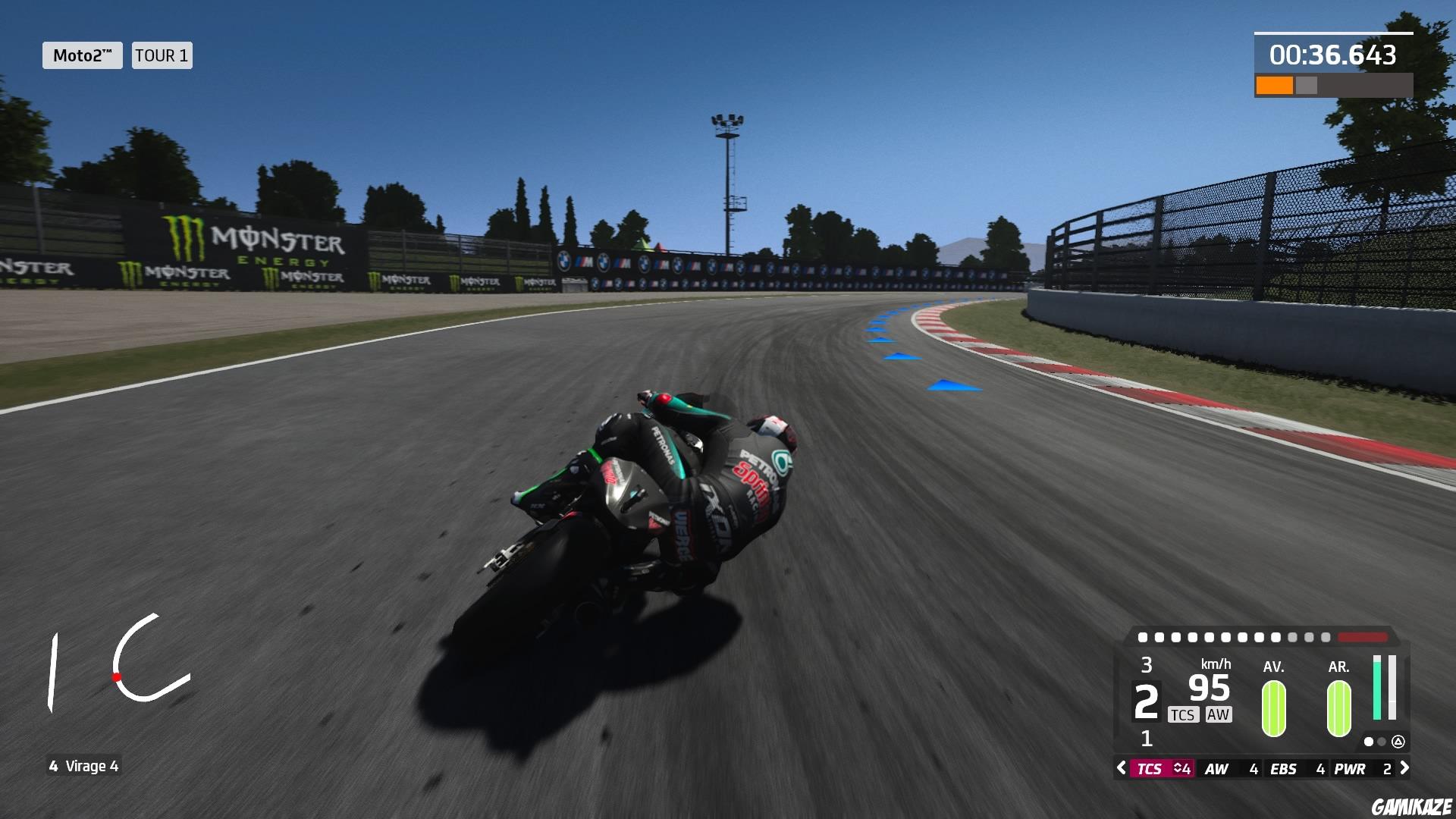Toggle the first dashboard page dot
The height and width of the screenshot is (819, 1456).
[x=1369, y=742]
